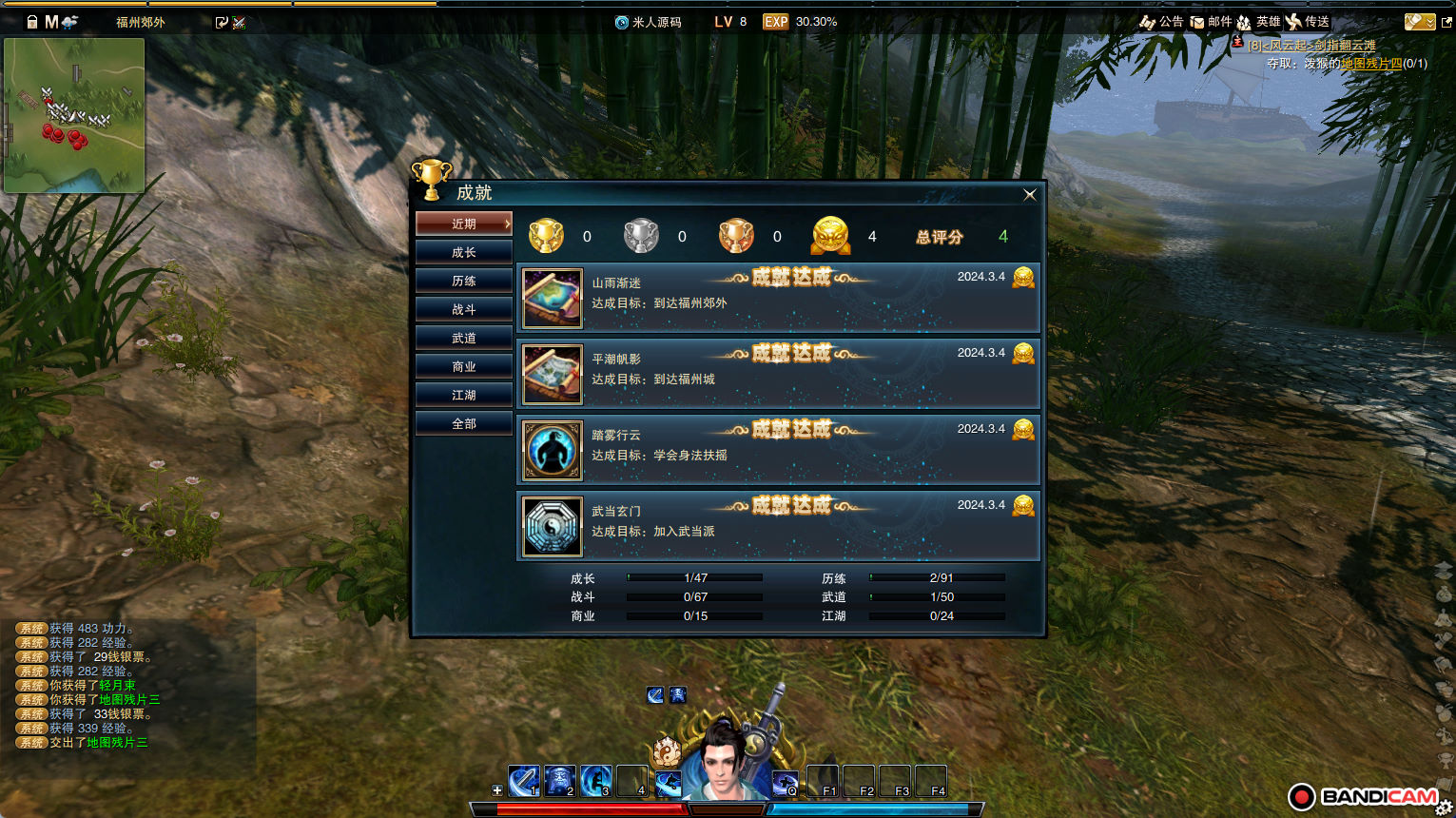Click the 武当玄门 achievement entry

click(778, 526)
